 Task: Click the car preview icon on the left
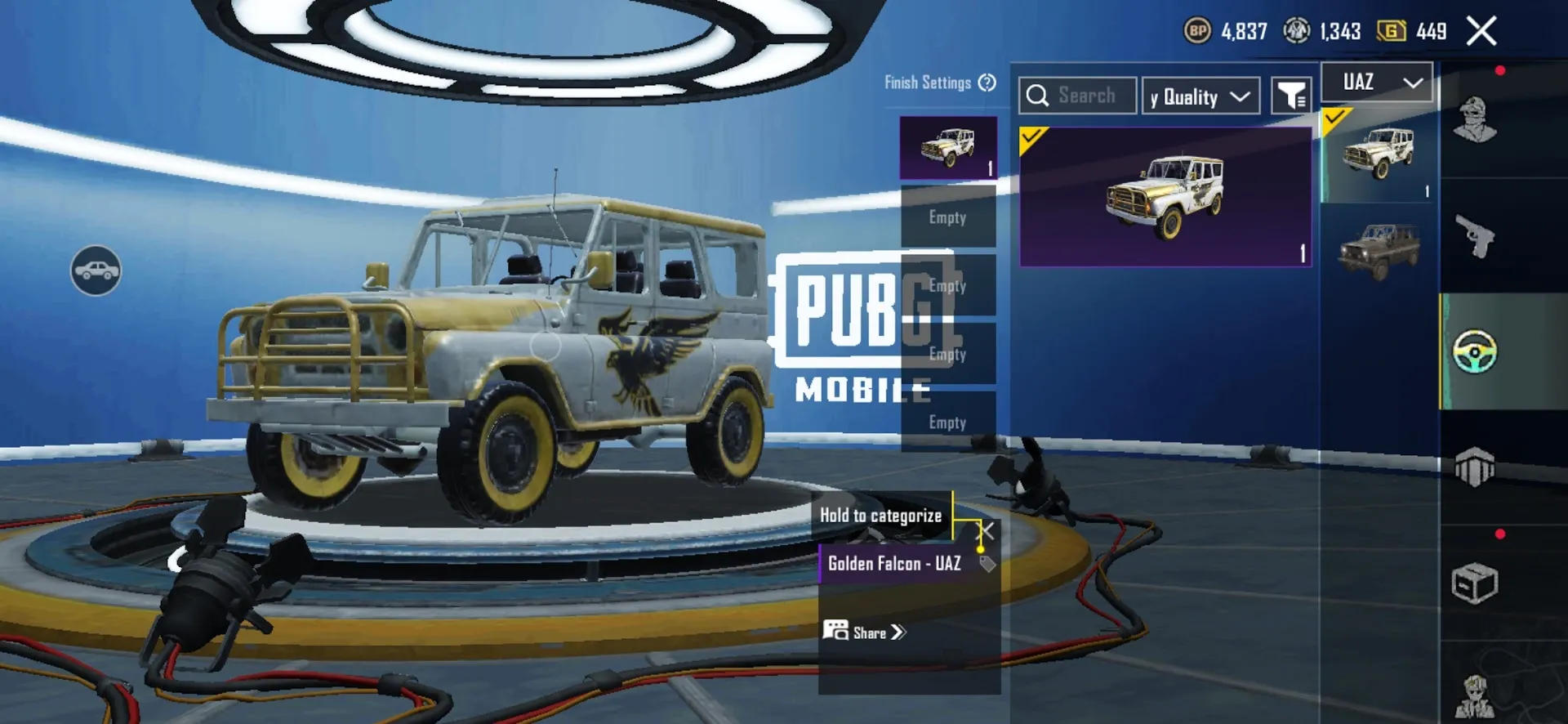click(x=97, y=270)
